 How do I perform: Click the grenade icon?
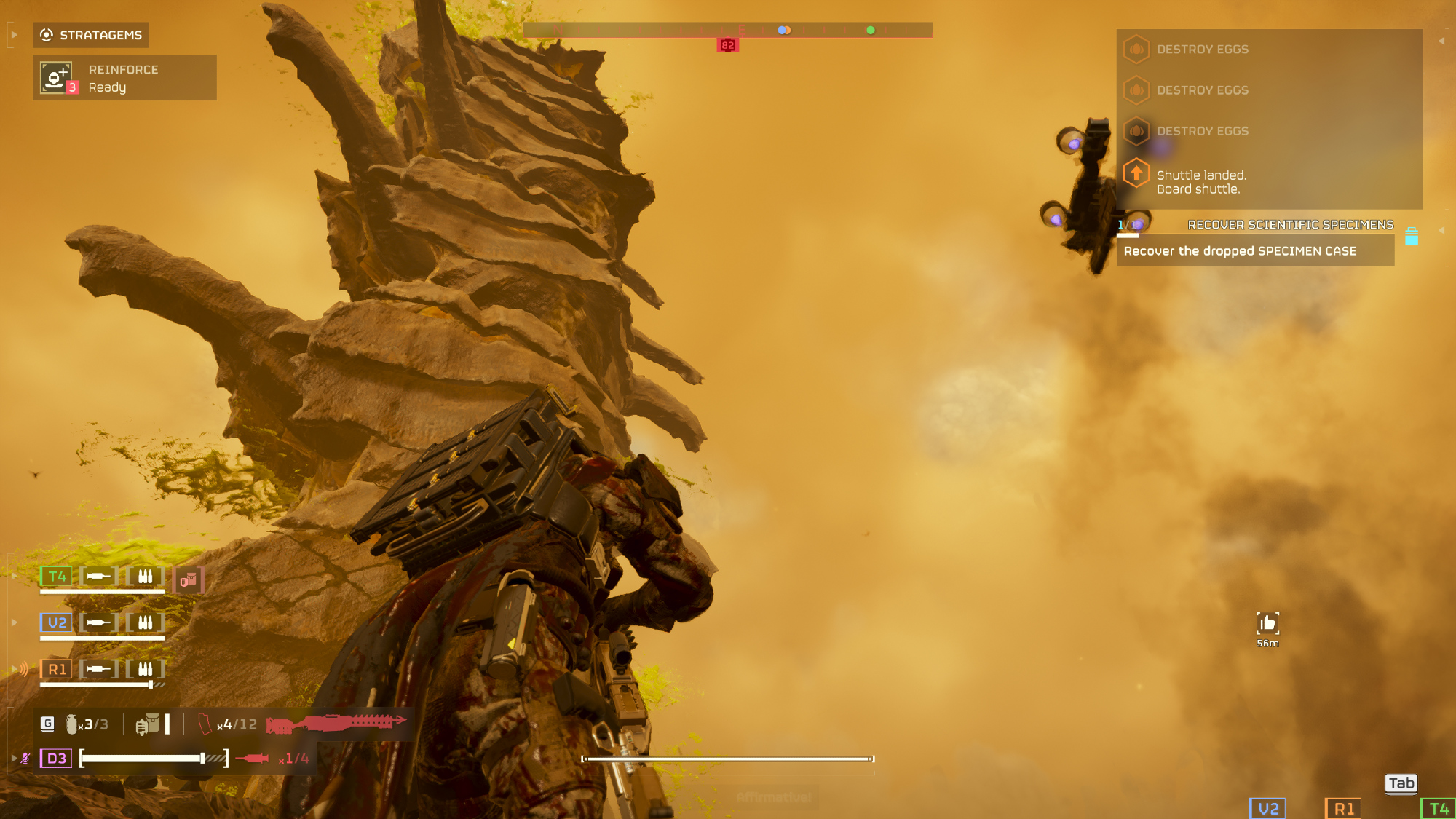click(x=71, y=724)
